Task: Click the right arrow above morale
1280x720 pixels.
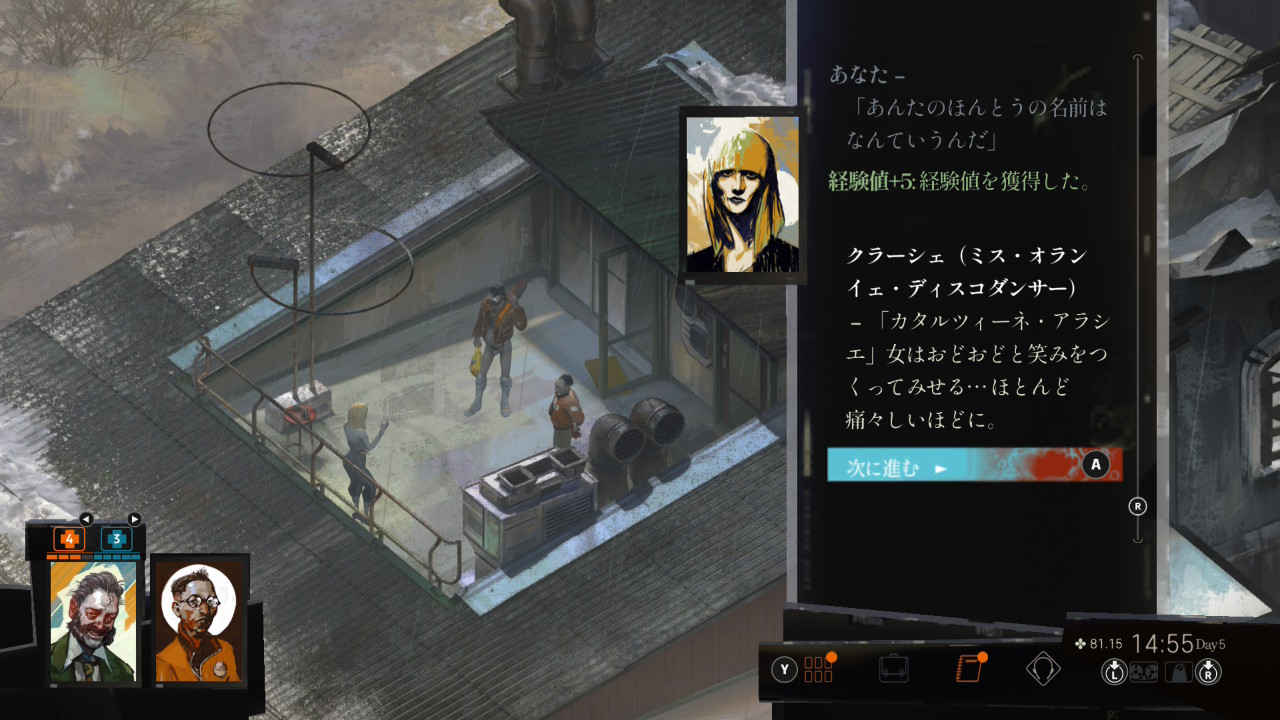Action: point(135,519)
